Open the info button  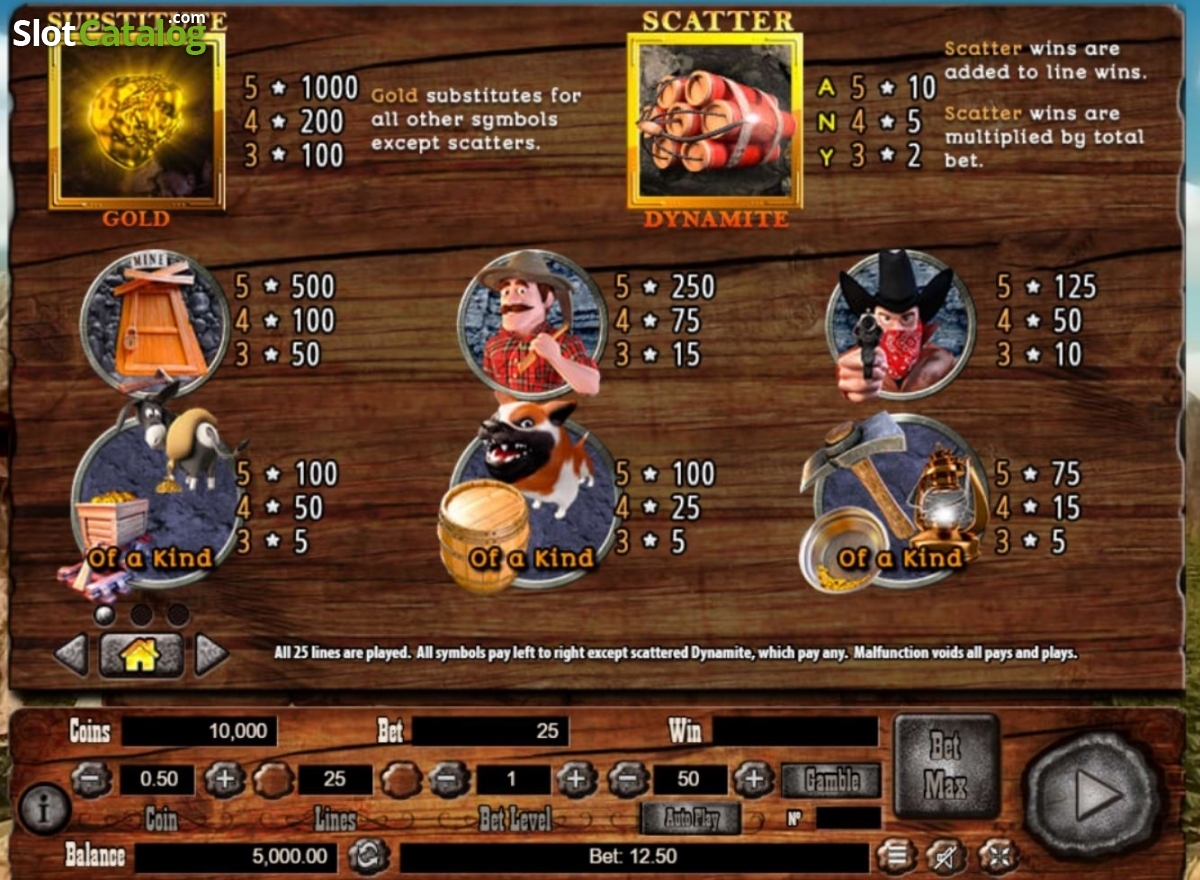pos(44,809)
